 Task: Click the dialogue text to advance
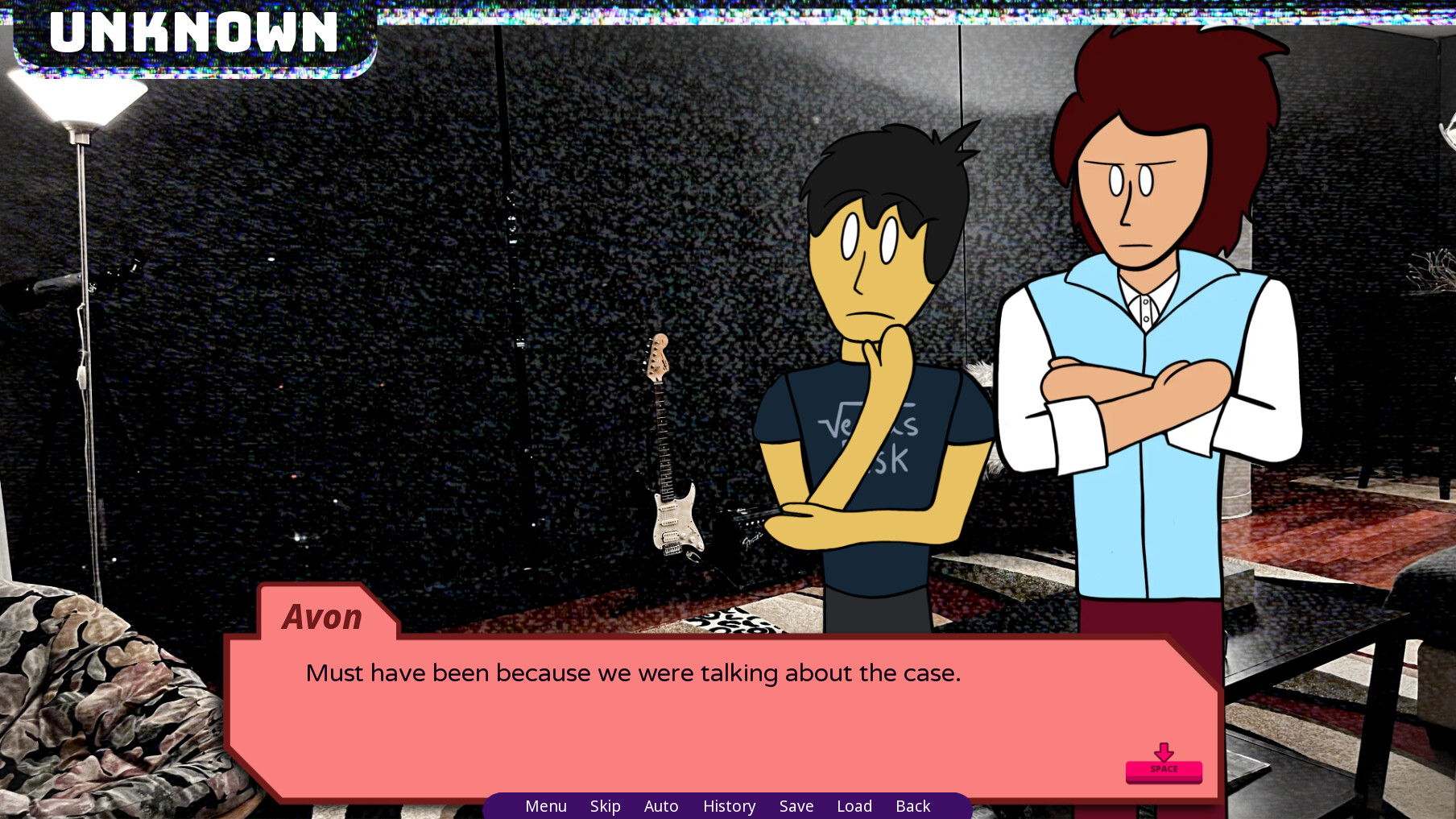632,673
